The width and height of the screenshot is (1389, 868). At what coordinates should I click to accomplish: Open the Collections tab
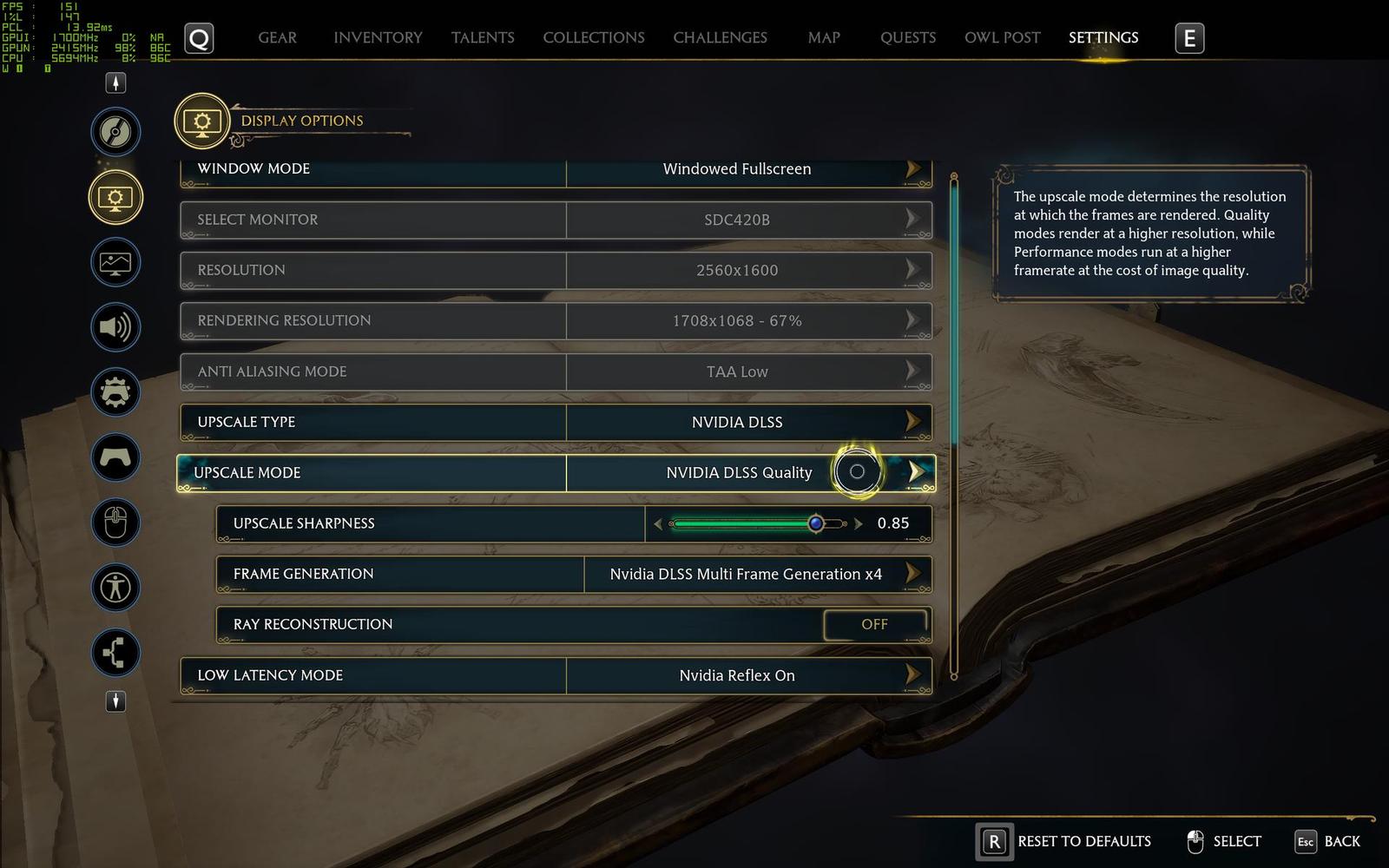[594, 38]
